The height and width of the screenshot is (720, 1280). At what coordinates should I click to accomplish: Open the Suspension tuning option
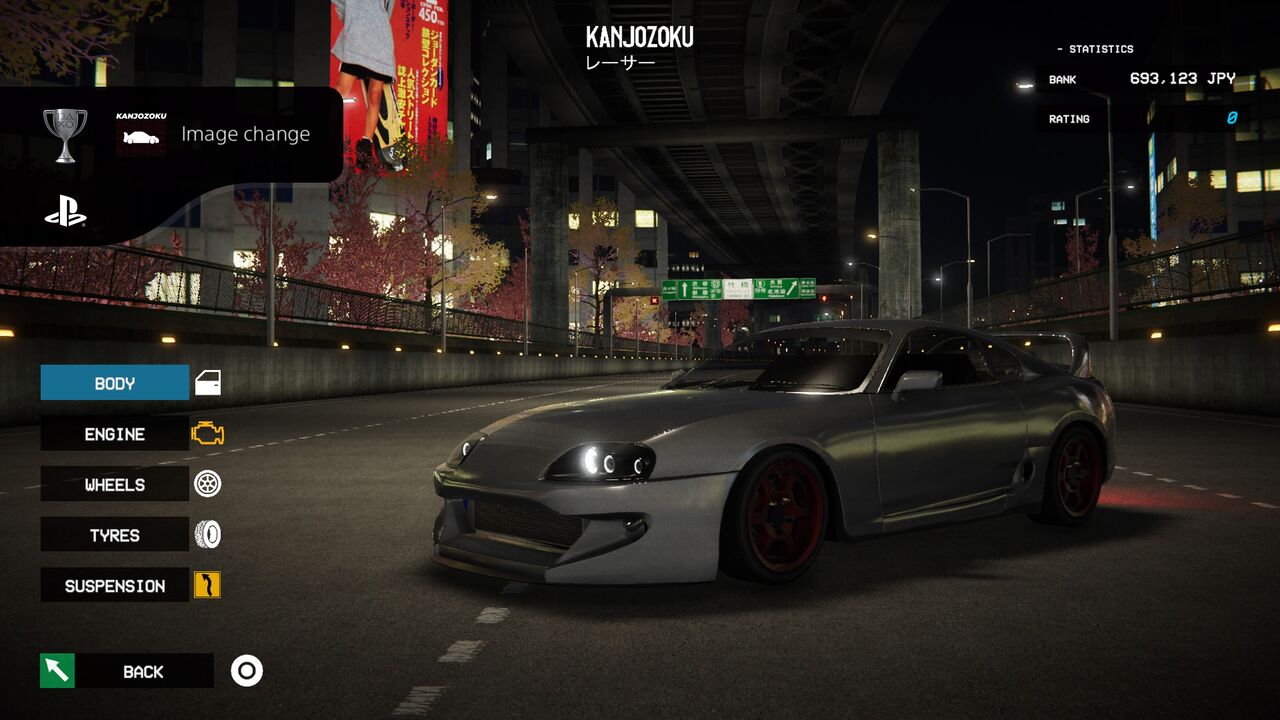115,586
